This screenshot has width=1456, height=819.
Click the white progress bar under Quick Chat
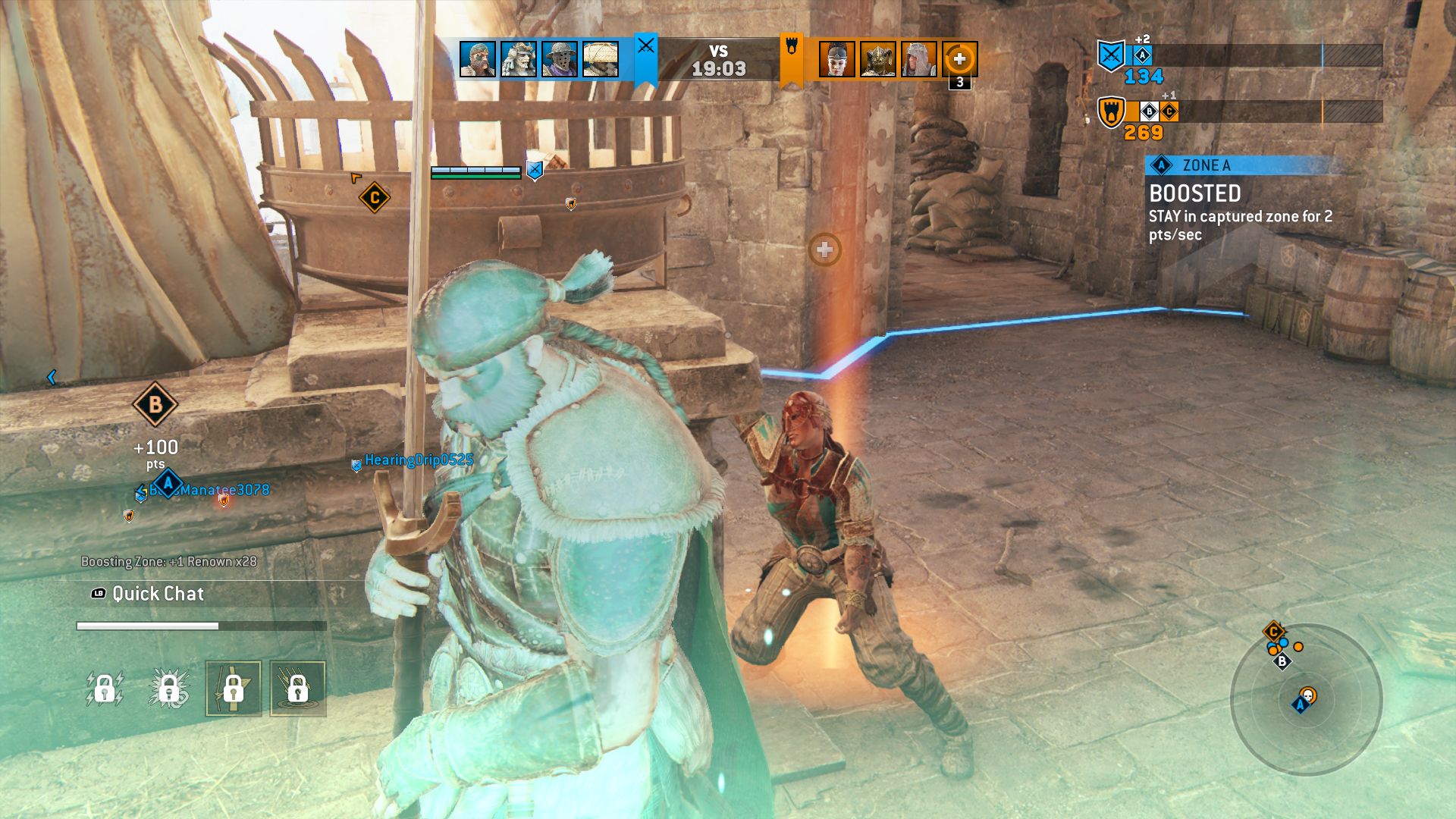(146, 626)
